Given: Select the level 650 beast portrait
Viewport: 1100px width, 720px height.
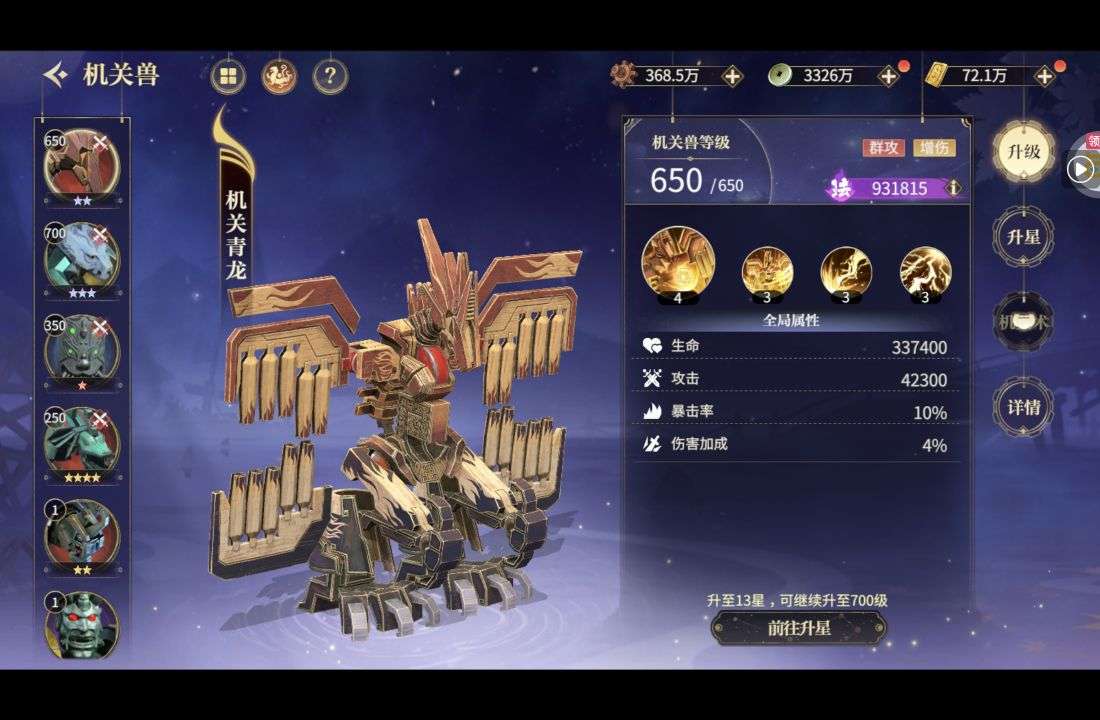Looking at the screenshot, I should (81, 164).
